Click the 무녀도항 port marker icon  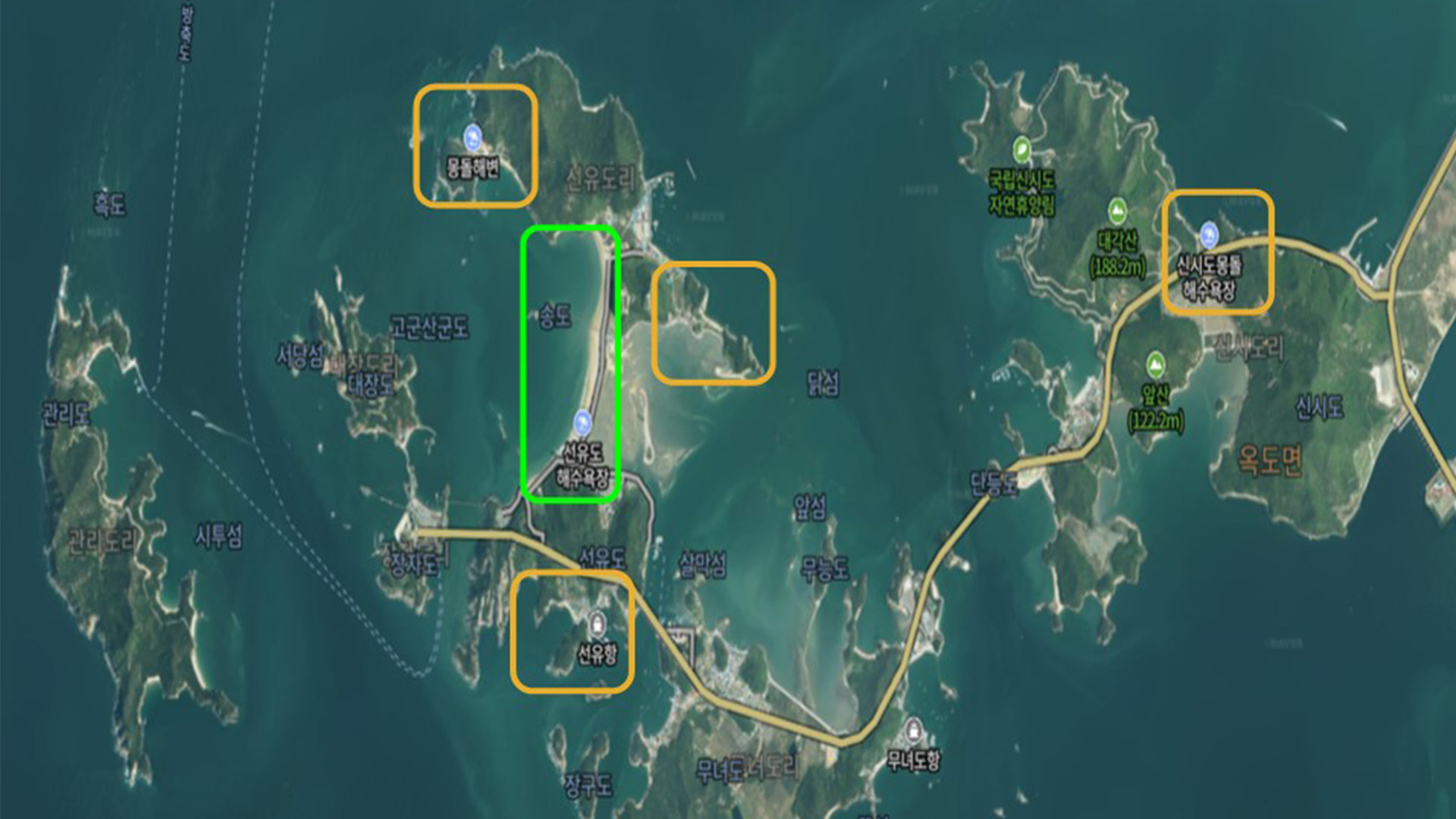(914, 730)
